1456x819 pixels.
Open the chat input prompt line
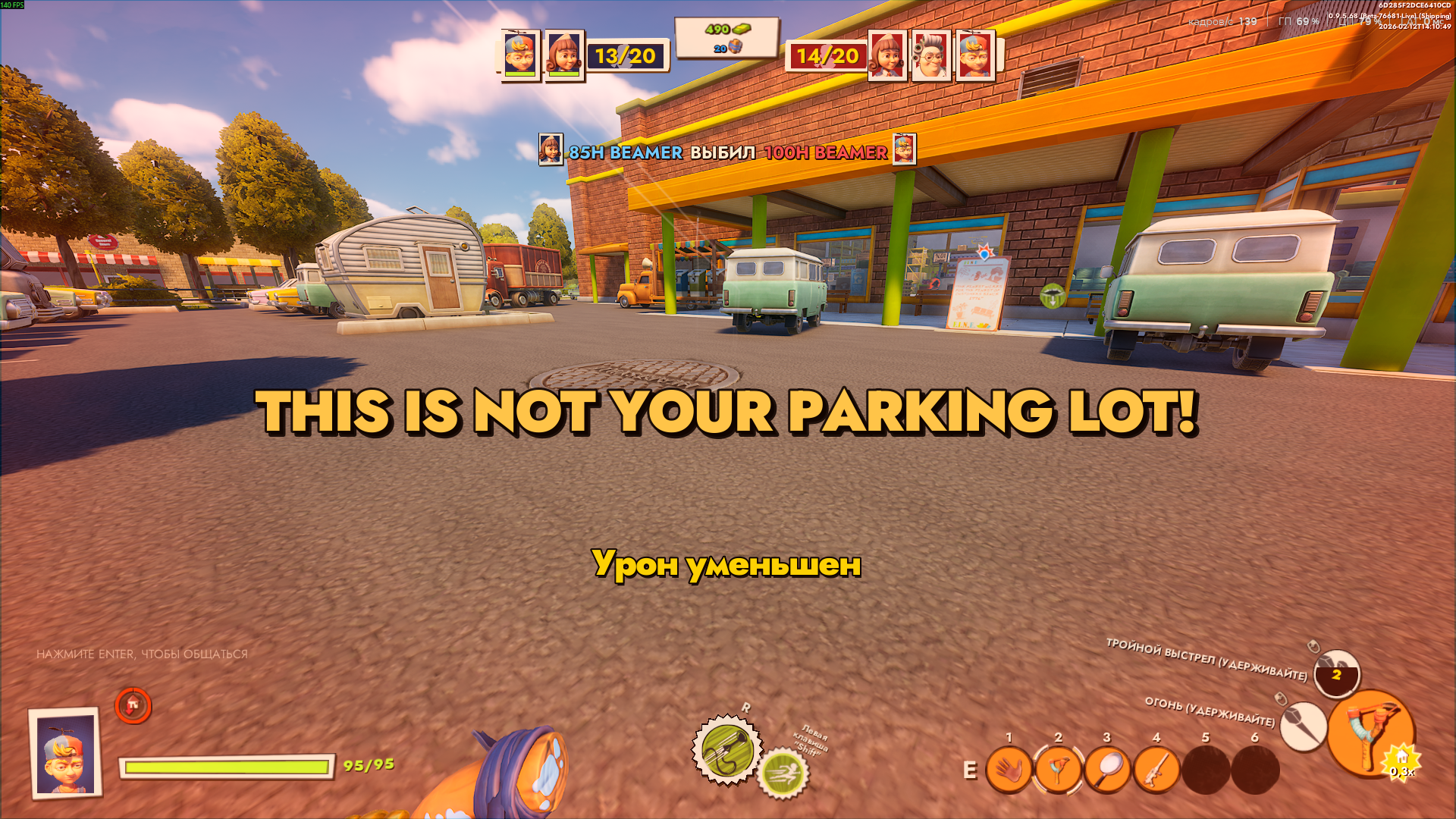click(142, 654)
